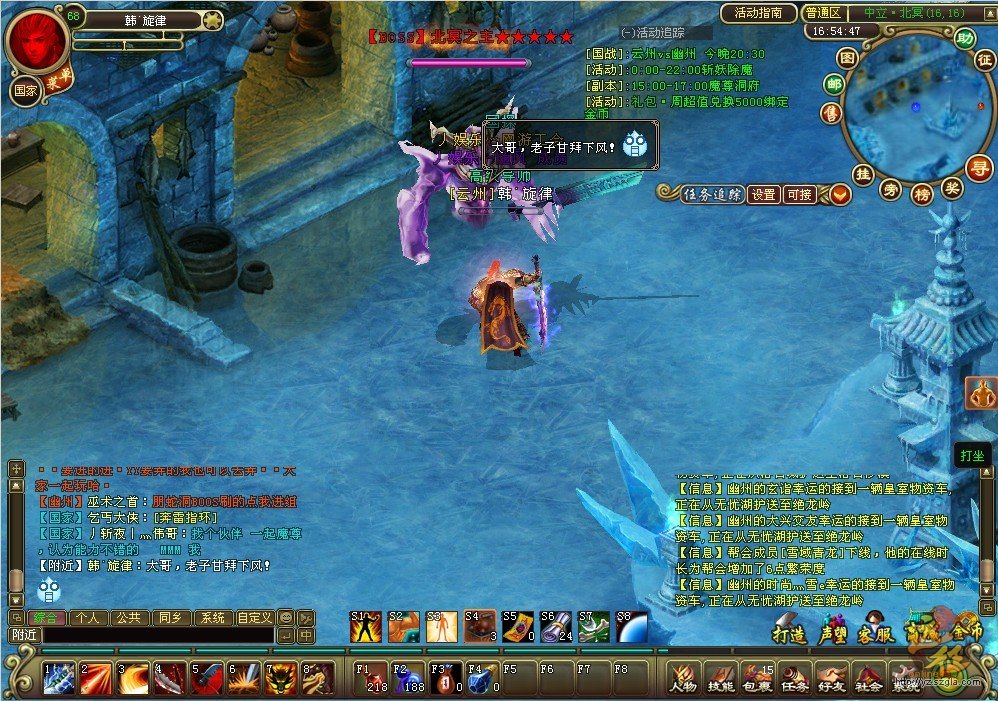The height and width of the screenshot is (701, 998).
Task: Activate the golden dragon head skill in slot 7
Action: click(x=281, y=677)
